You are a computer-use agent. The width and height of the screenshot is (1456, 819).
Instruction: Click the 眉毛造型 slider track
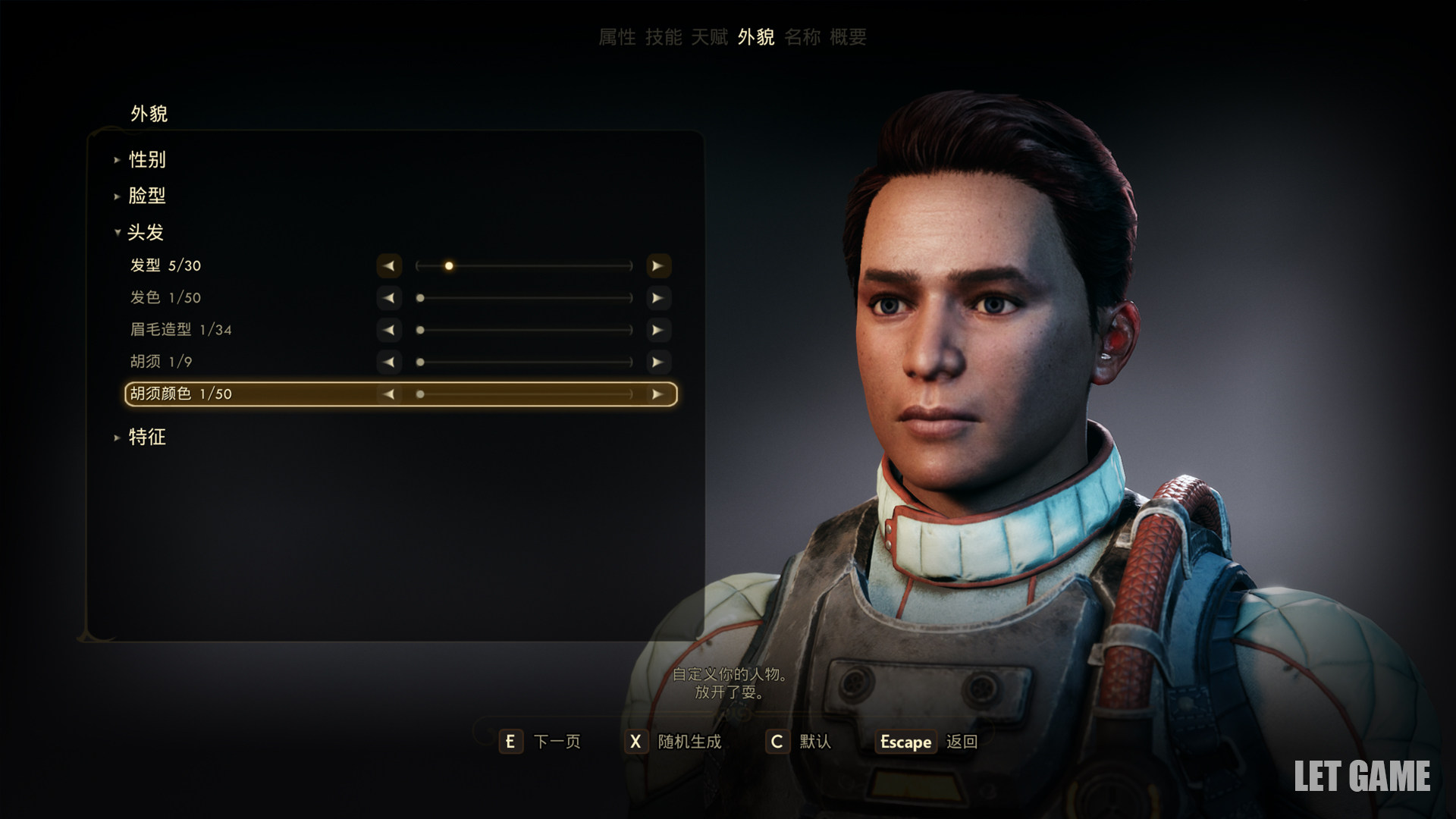click(524, 330)
